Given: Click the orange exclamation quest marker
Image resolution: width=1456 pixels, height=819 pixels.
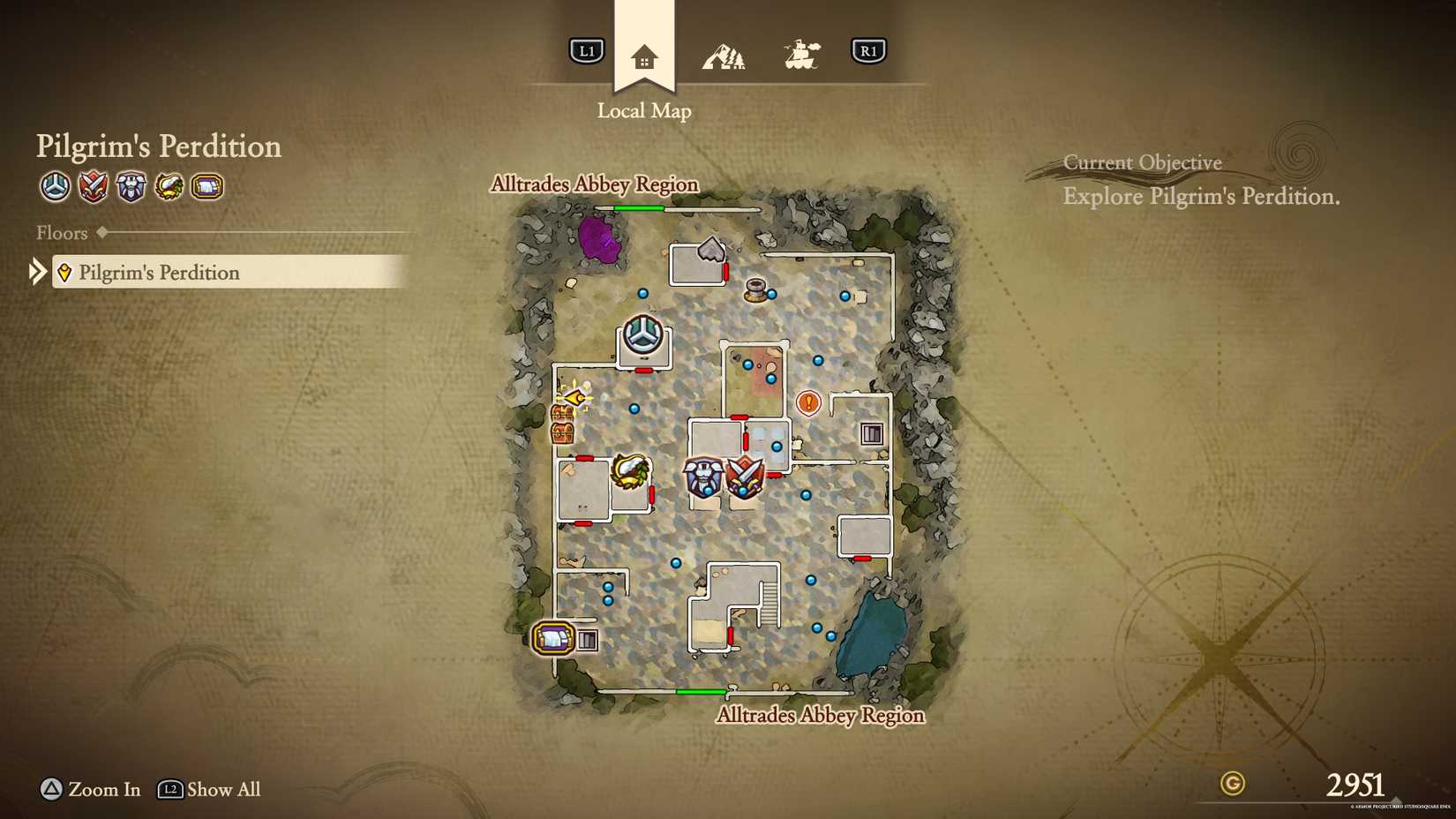Looking at the screenshot, I should (807, 402).
